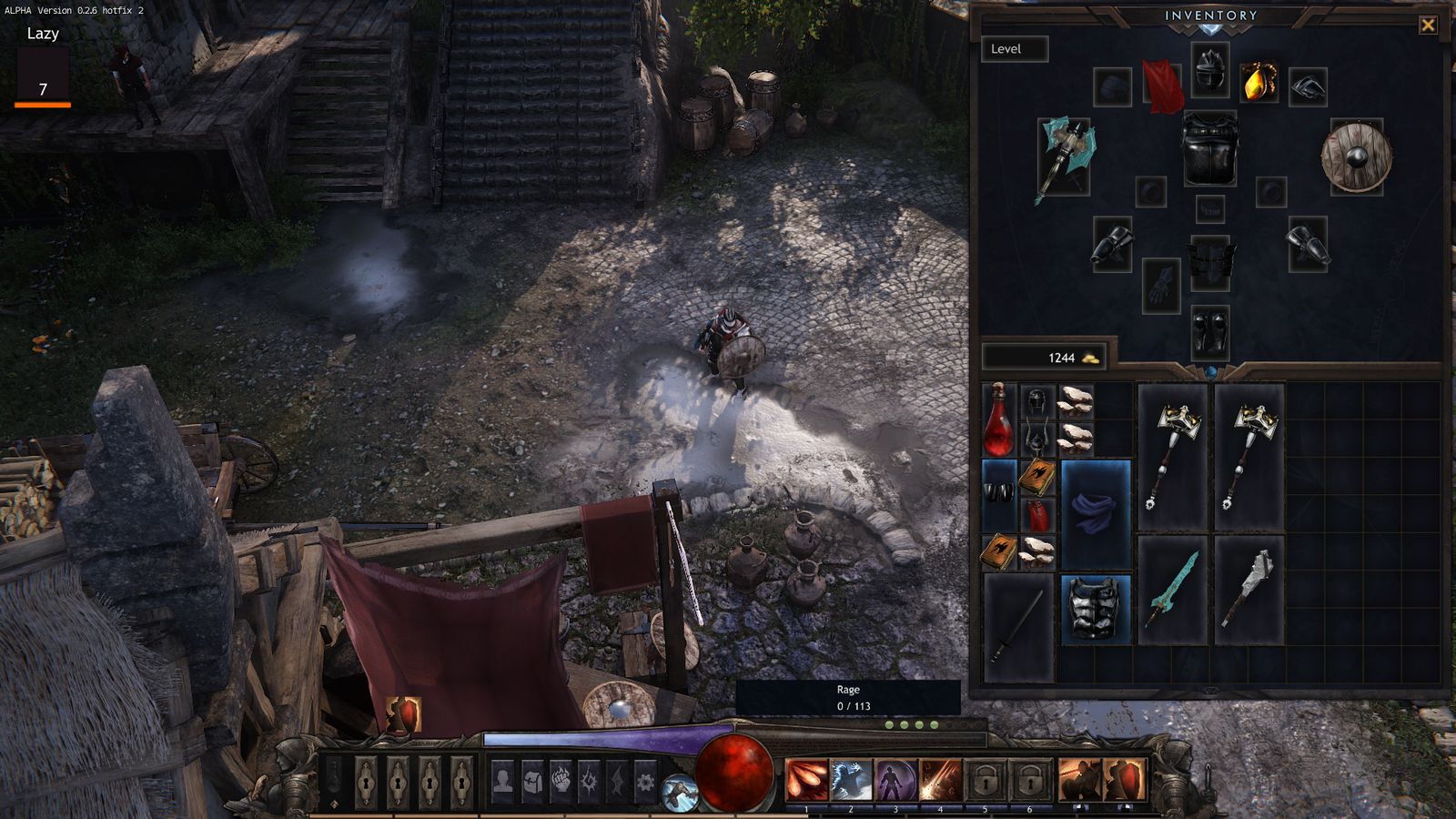This screenshot has width=1456, height=819.
Task: Click the red shield skill on the hotbar
Action: tap(1125, 780)
